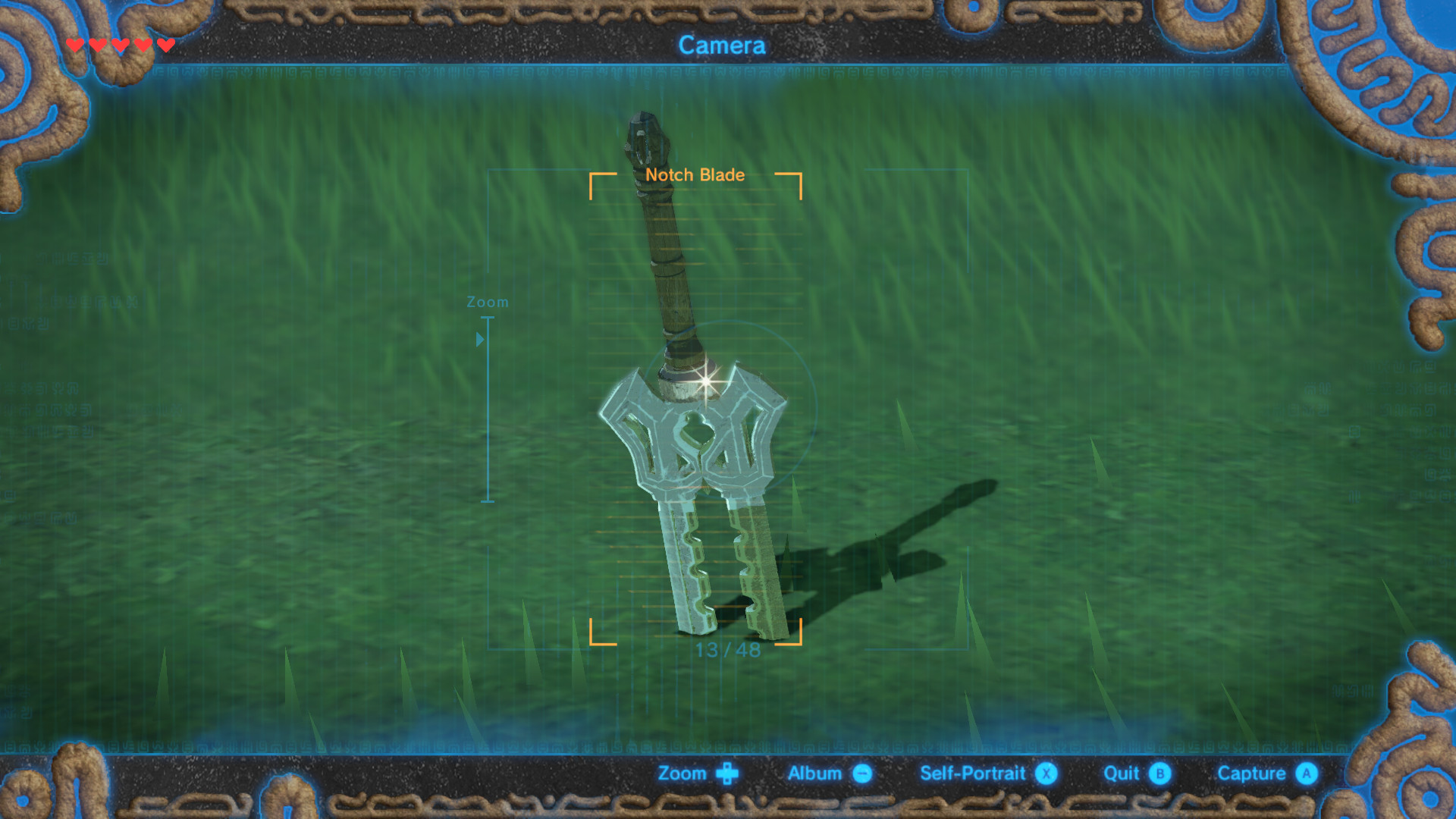Select the Camera title at the top
The width and height of the screenshot is (1456, 819).
723,45
